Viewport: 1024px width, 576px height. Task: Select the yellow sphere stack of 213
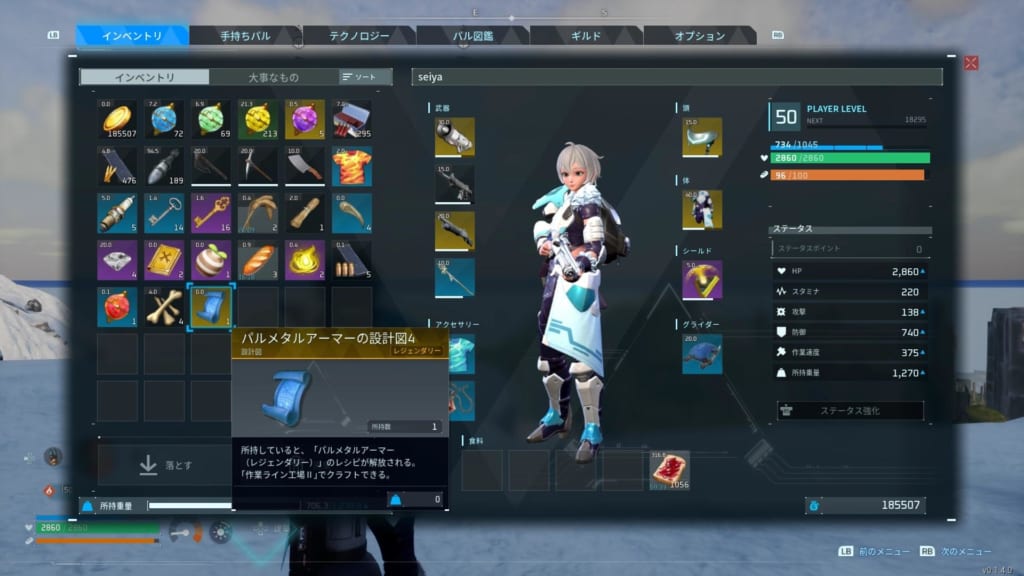pyautogui.click(x=258, y=119)
